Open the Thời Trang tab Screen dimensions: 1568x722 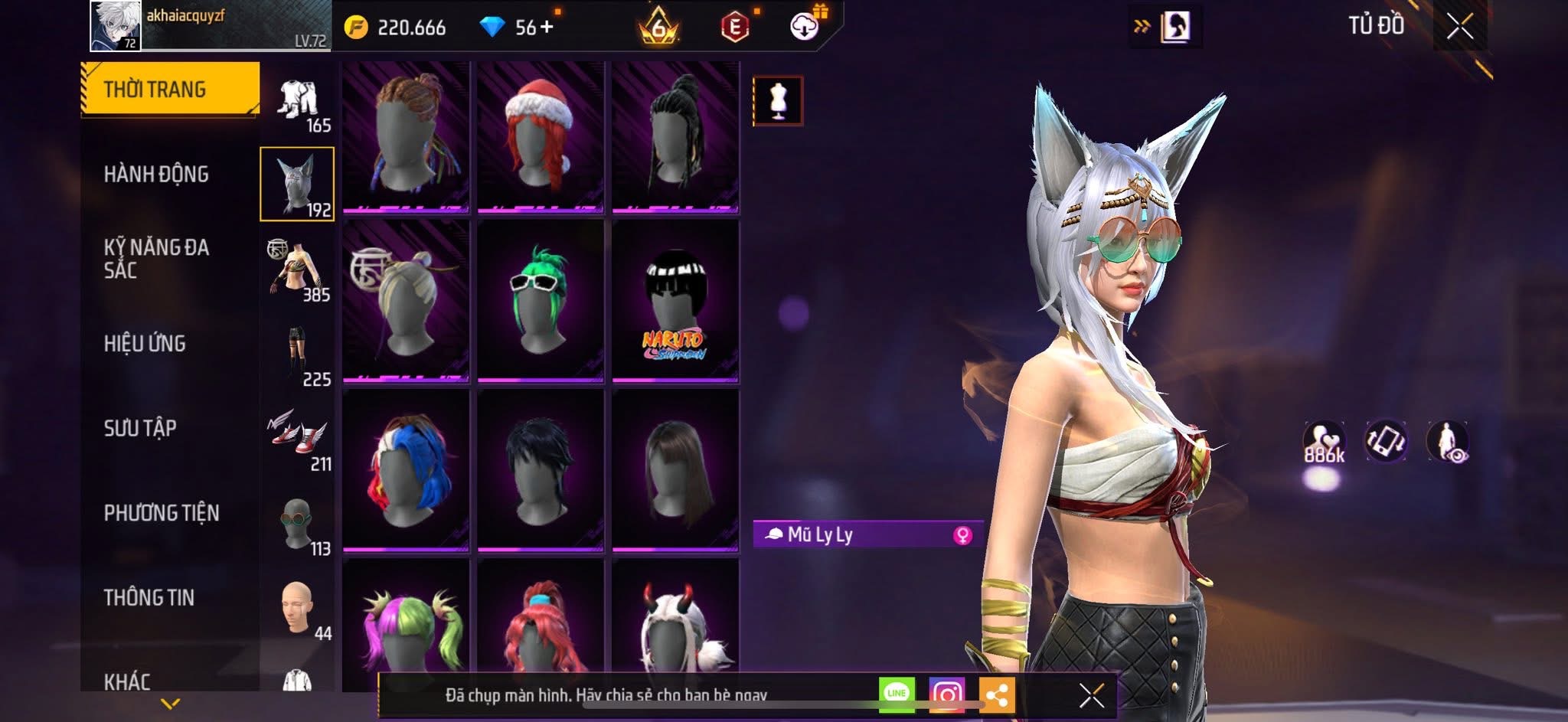[x=170, y=90]
